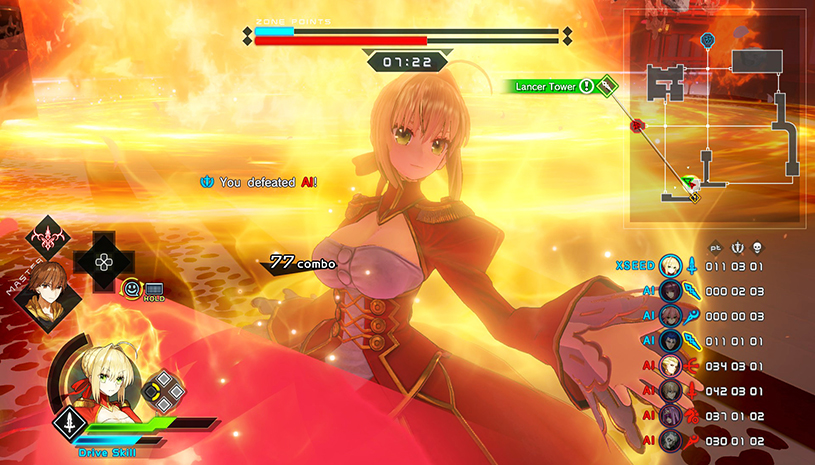Image resolution: width=815 pixels, height=465 pixels.
Task: Click the smiley emote icon
Action: point(131,289)
